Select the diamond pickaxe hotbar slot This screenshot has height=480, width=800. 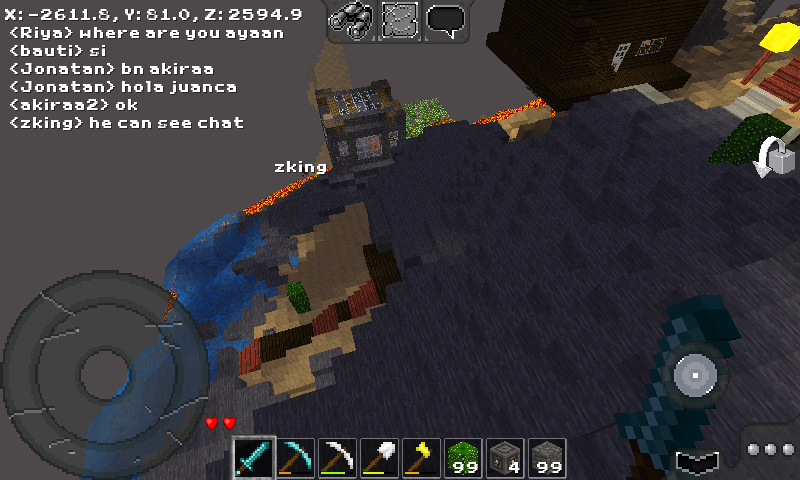click(295, 458)
